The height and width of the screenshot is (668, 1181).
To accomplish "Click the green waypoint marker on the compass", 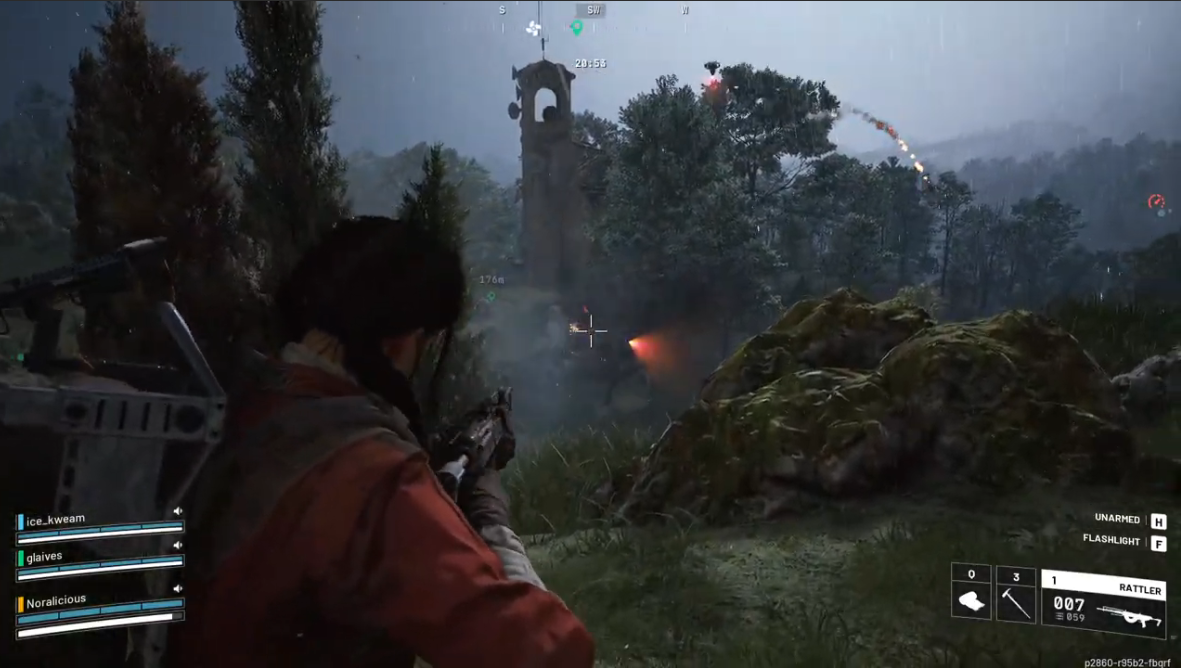I will coord(576,28).
